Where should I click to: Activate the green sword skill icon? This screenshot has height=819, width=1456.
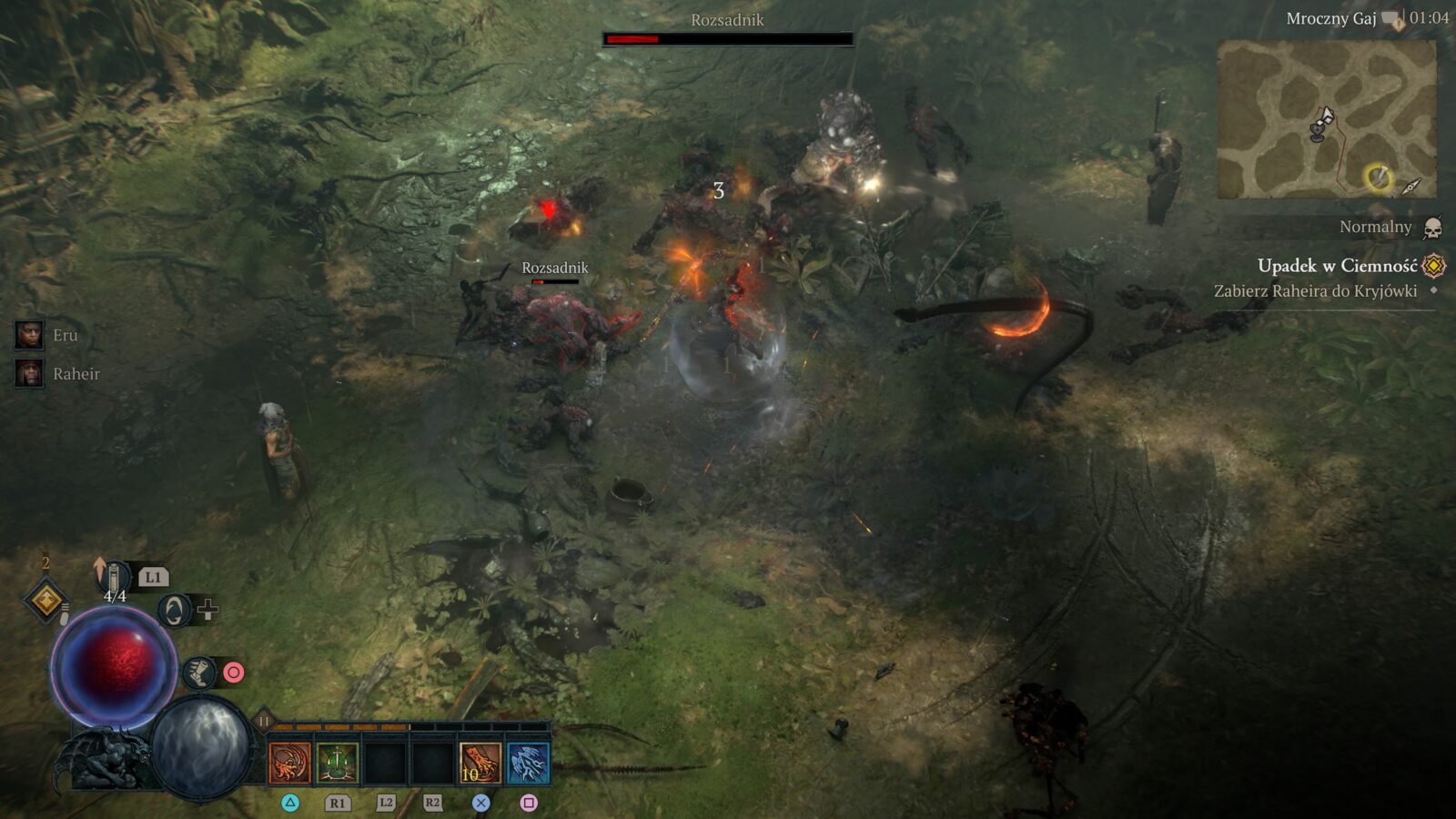pyautogui.click(x=334, y=762)
